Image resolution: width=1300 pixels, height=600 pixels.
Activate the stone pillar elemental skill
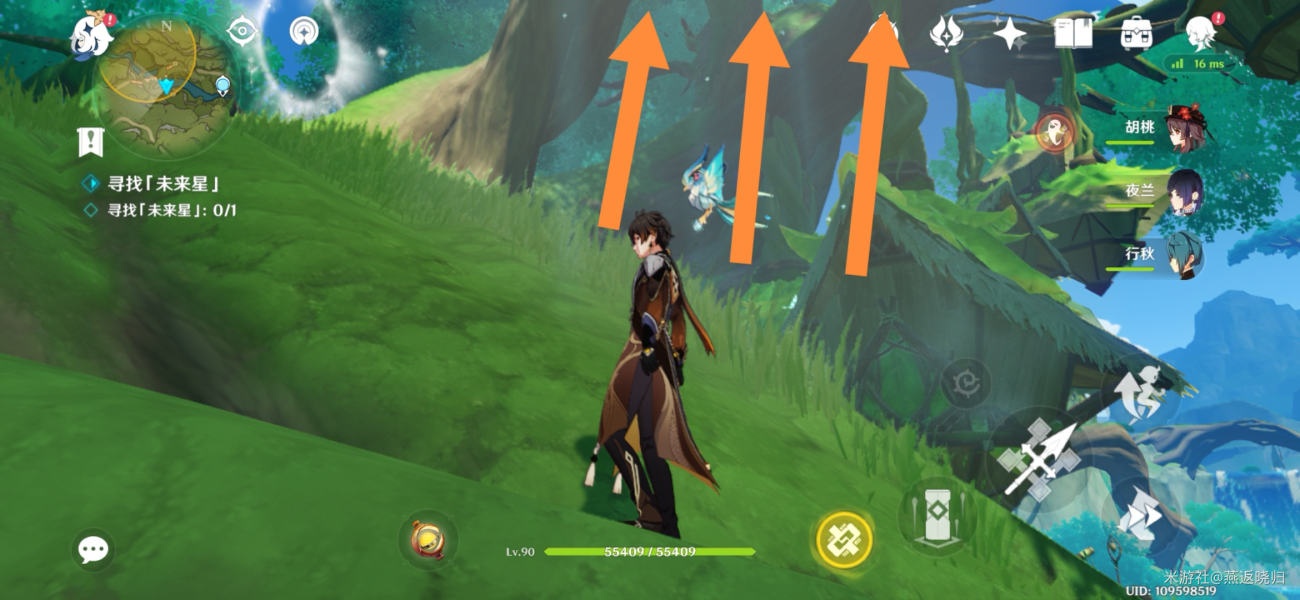937,514
